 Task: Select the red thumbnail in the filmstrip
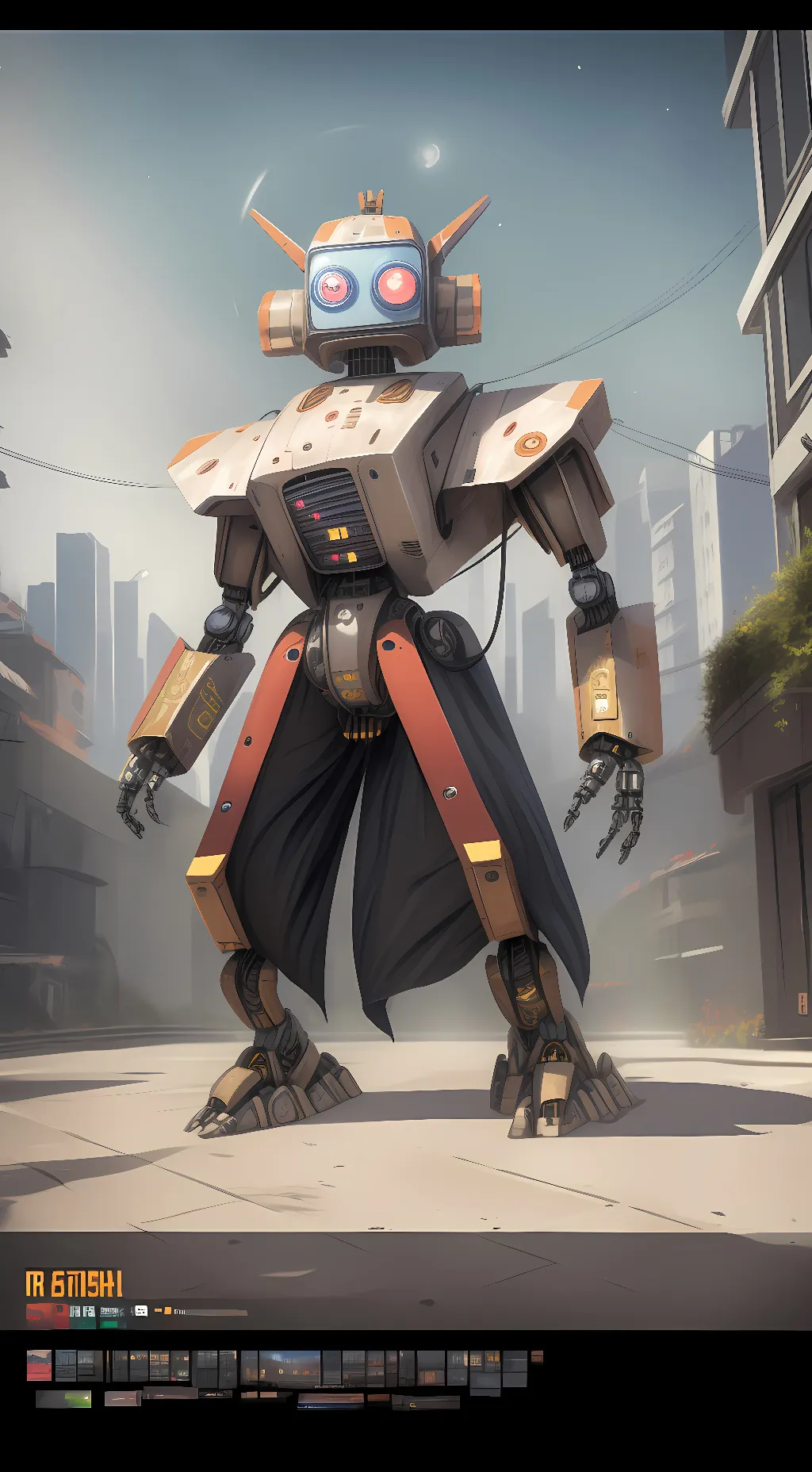pyautogui.click(x=39, y=1365)
